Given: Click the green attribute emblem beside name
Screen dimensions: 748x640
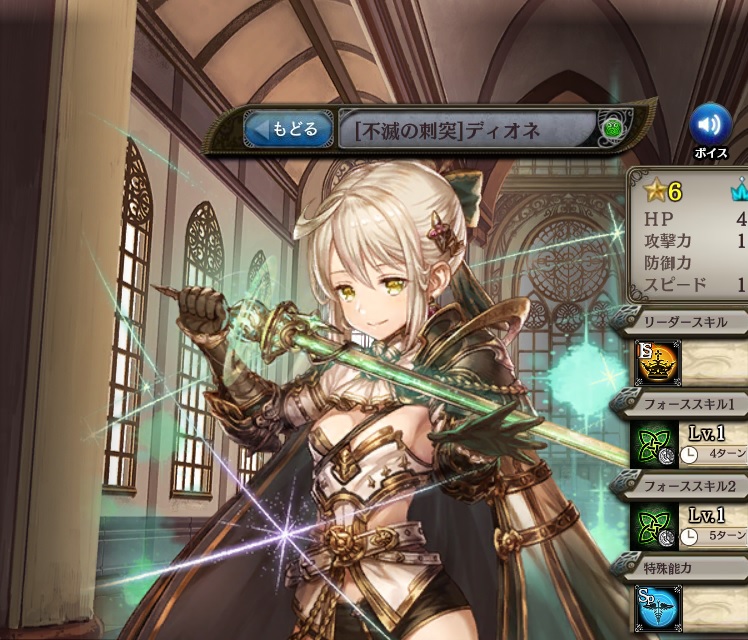Looking at the screenshot, I should pyautogui.click(x=614, y=129).
